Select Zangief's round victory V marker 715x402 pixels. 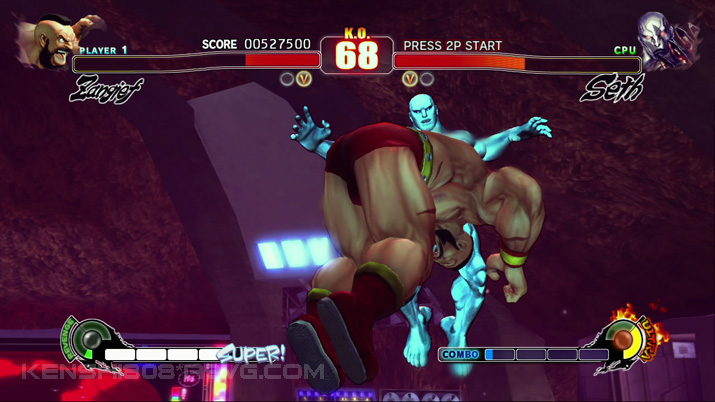click(x=304, y=78)
